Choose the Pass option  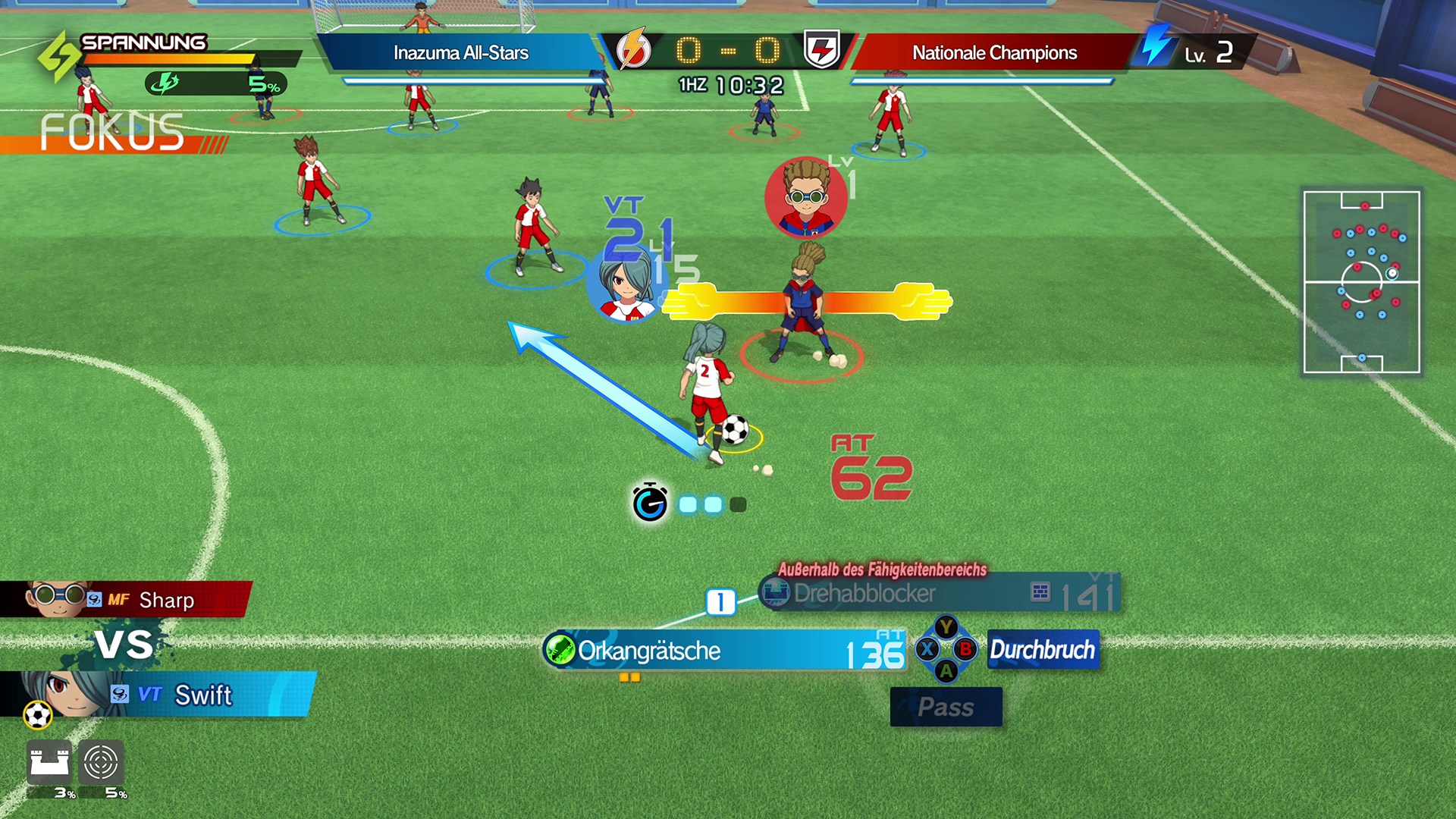(946, 707)
